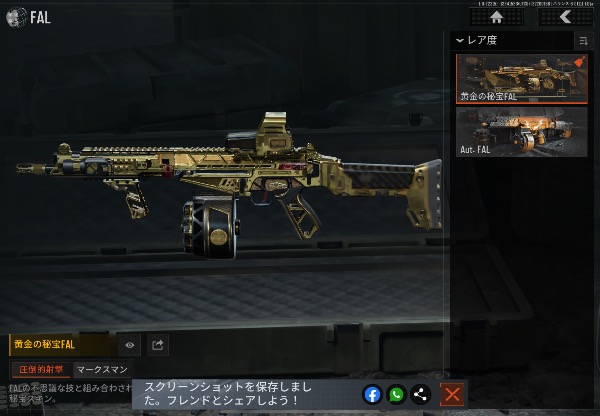
Task: Toggle the eye preview icon
Action: (129, 345)
